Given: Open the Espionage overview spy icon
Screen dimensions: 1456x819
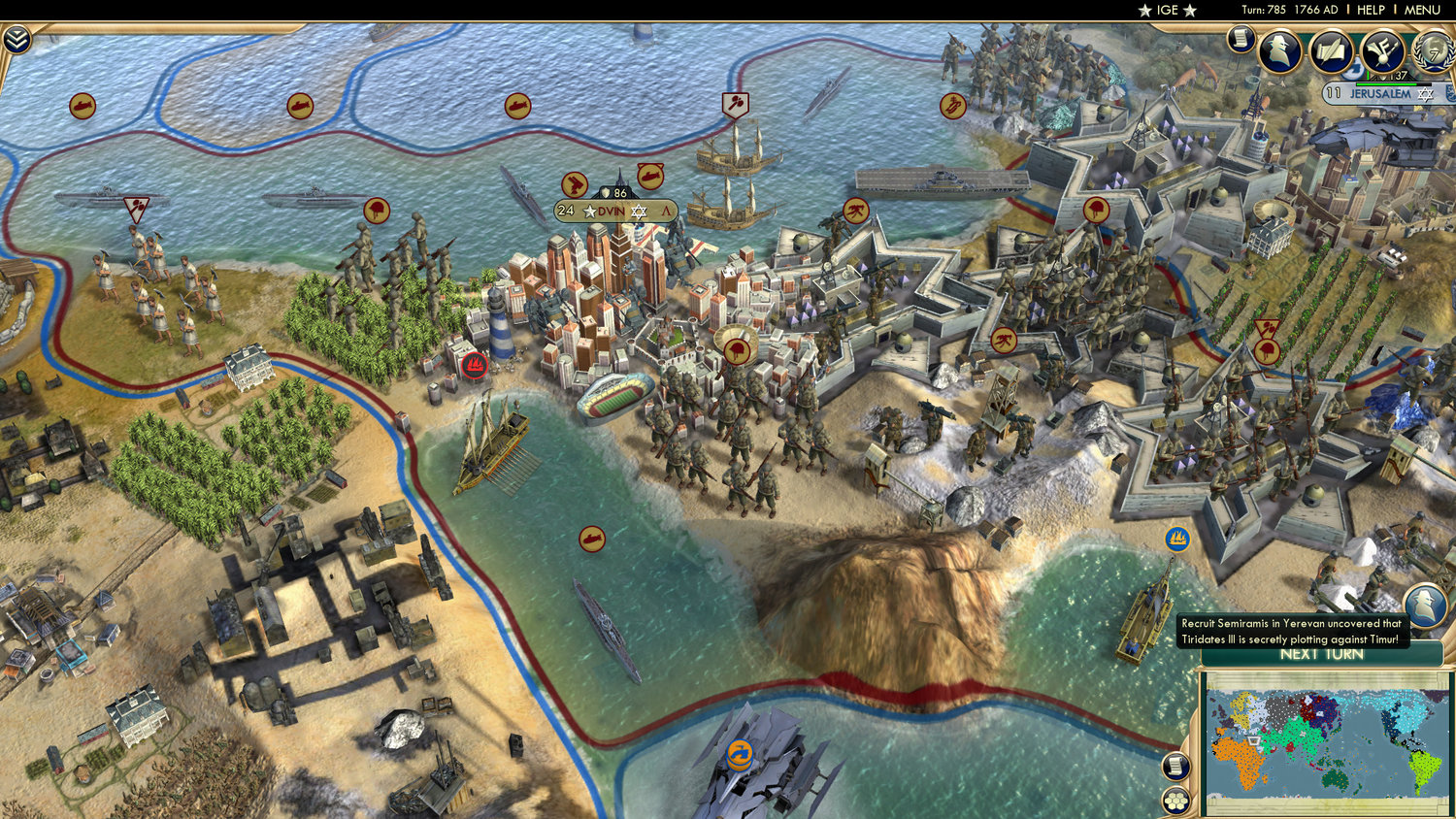Looking at the screenshot, I should (x=1278, y=49).
